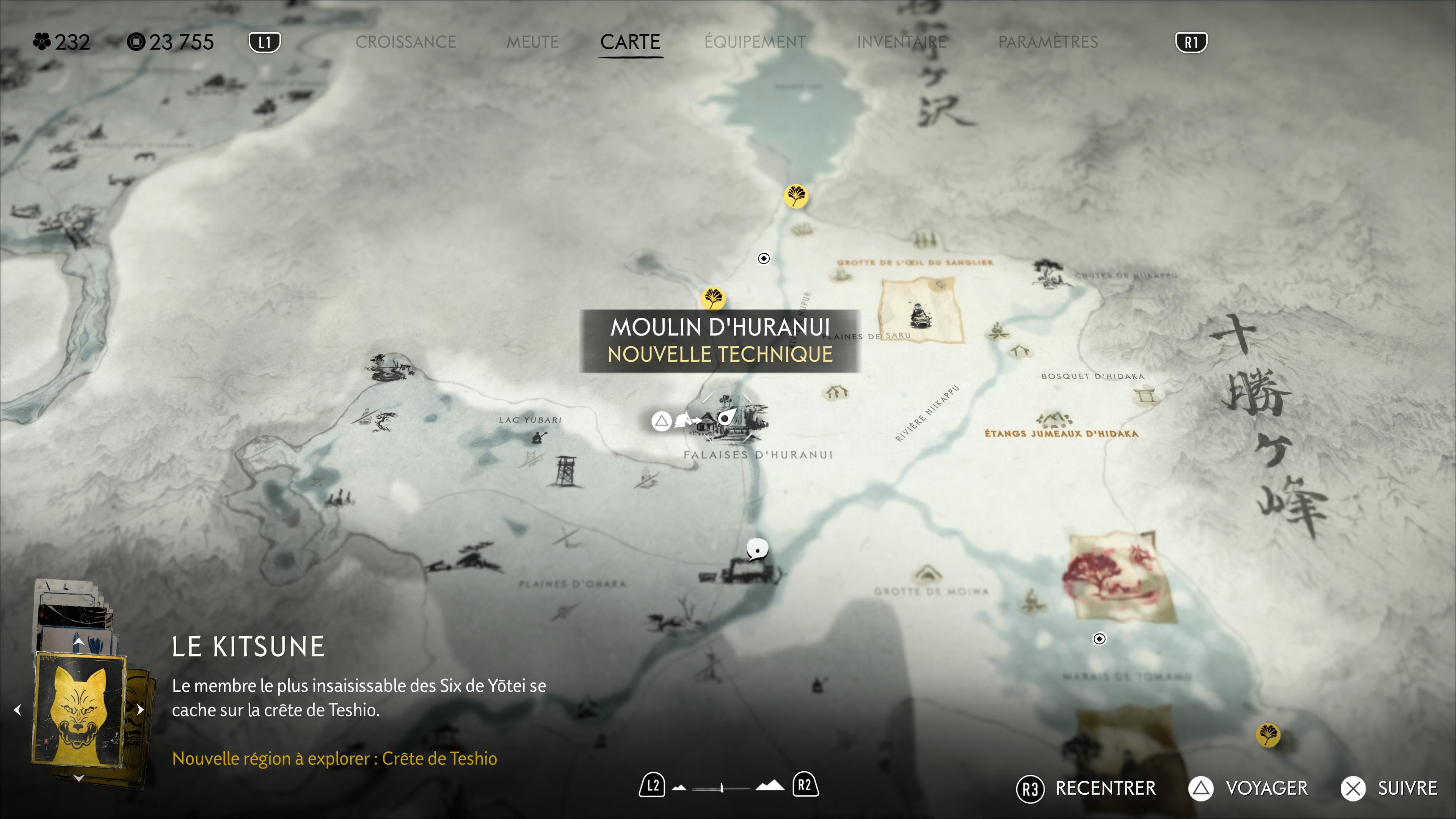Image resolution: width=1456 pixels, height=819 pixels.
Task: Switch to the Croissance tab
Action: [x=405, y=42]
